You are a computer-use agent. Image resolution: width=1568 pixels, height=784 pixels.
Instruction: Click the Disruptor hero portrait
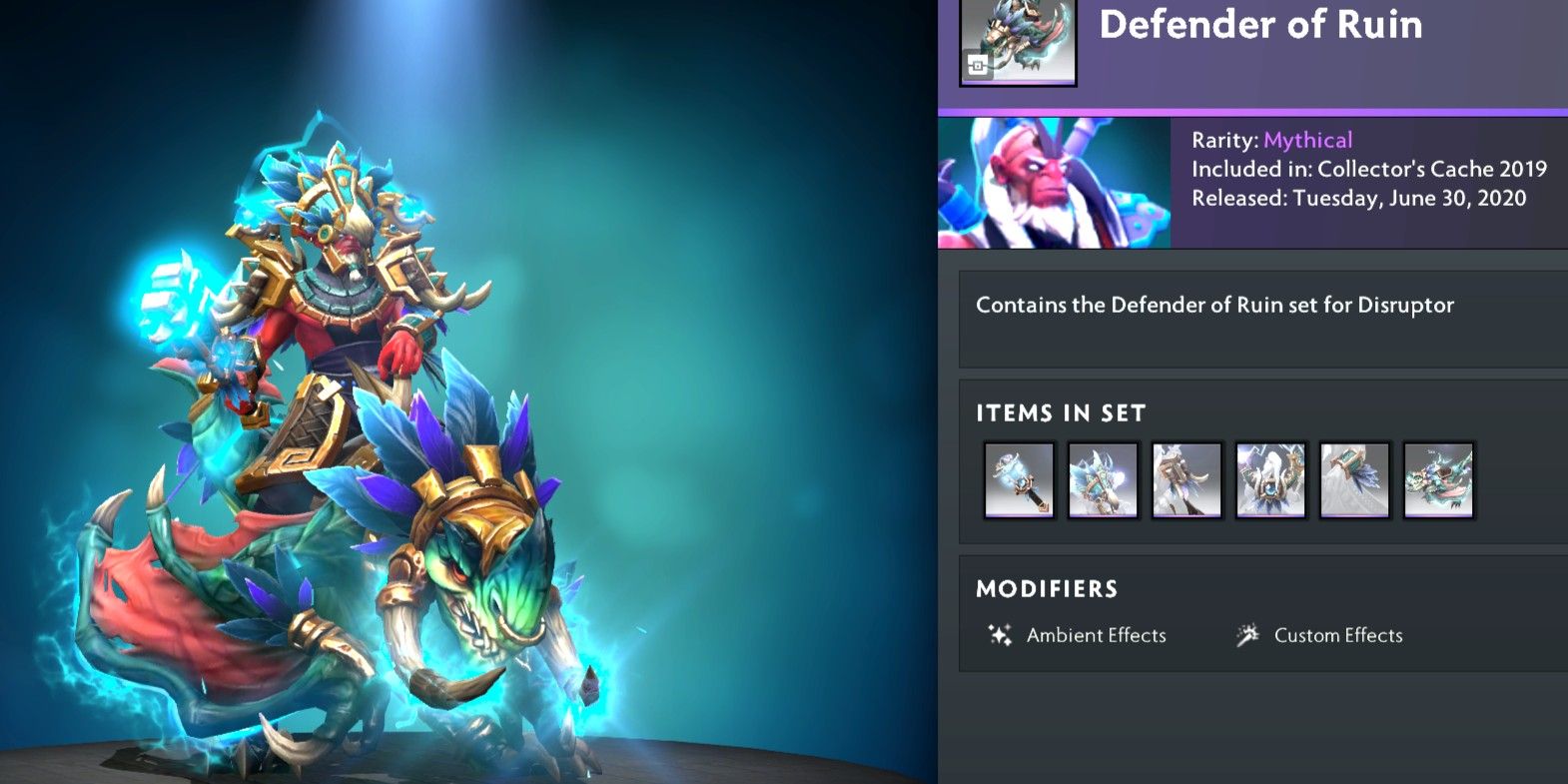[1054, 184]
